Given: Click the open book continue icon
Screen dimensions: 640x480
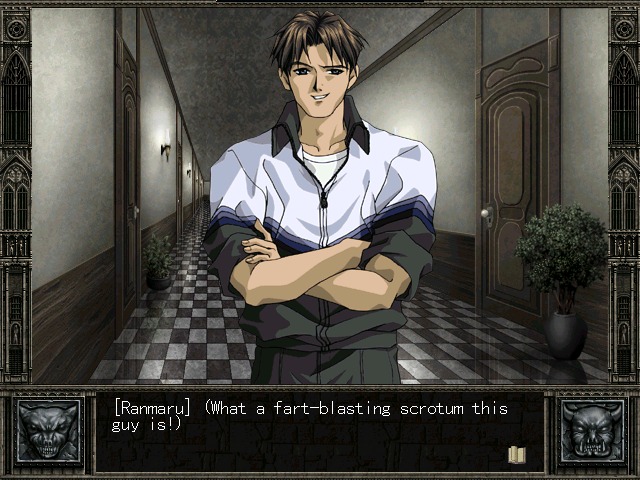Looking at the screenshot, I should pyautogui.click(x=517, y=455).
